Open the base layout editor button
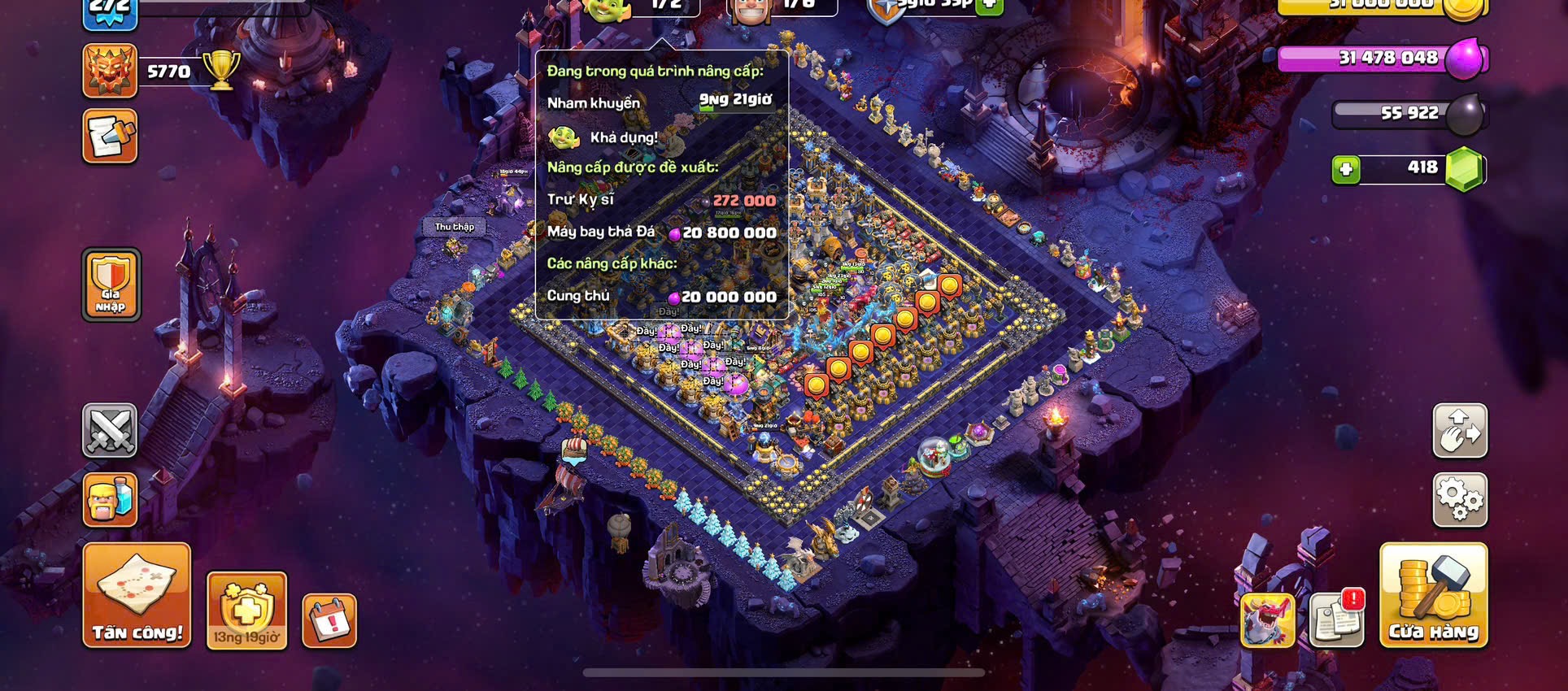The height and width of the screenshot is (691, 1568). [1460, 431]
